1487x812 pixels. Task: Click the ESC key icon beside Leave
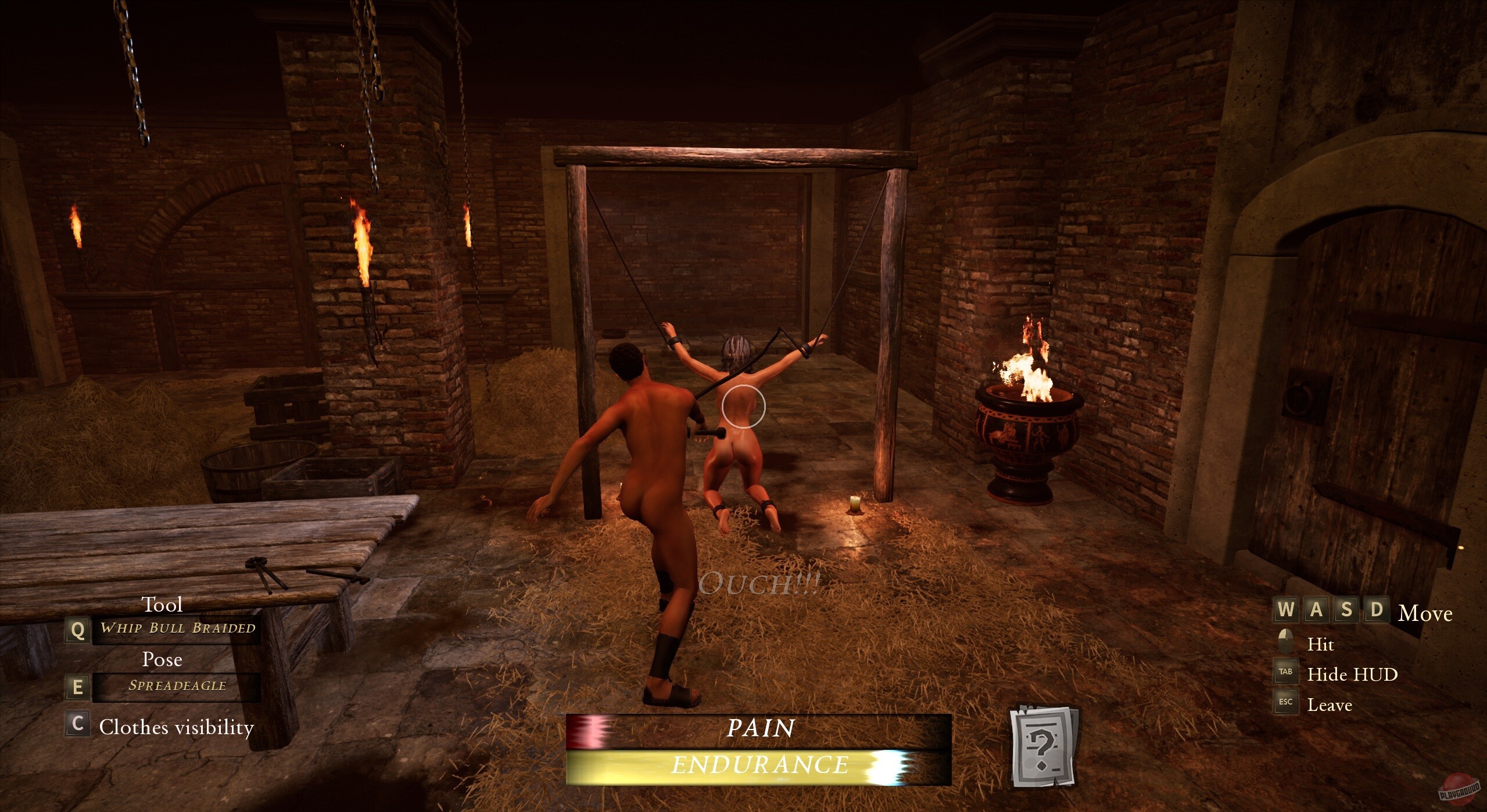point(1285,703)
